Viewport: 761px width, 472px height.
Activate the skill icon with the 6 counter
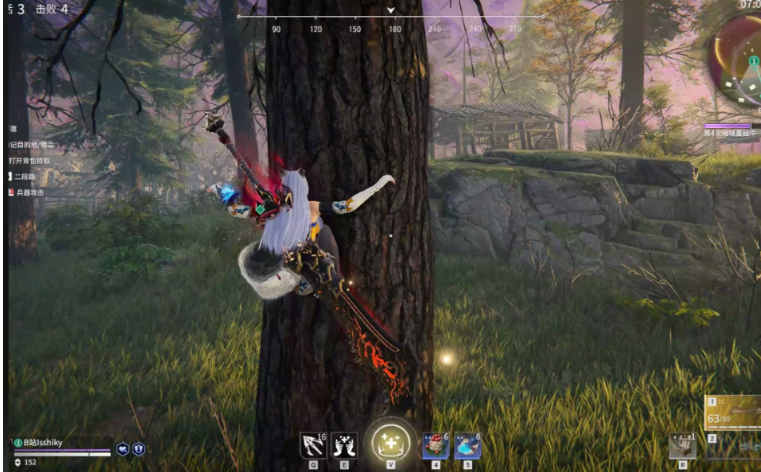[x=314, y=445]
